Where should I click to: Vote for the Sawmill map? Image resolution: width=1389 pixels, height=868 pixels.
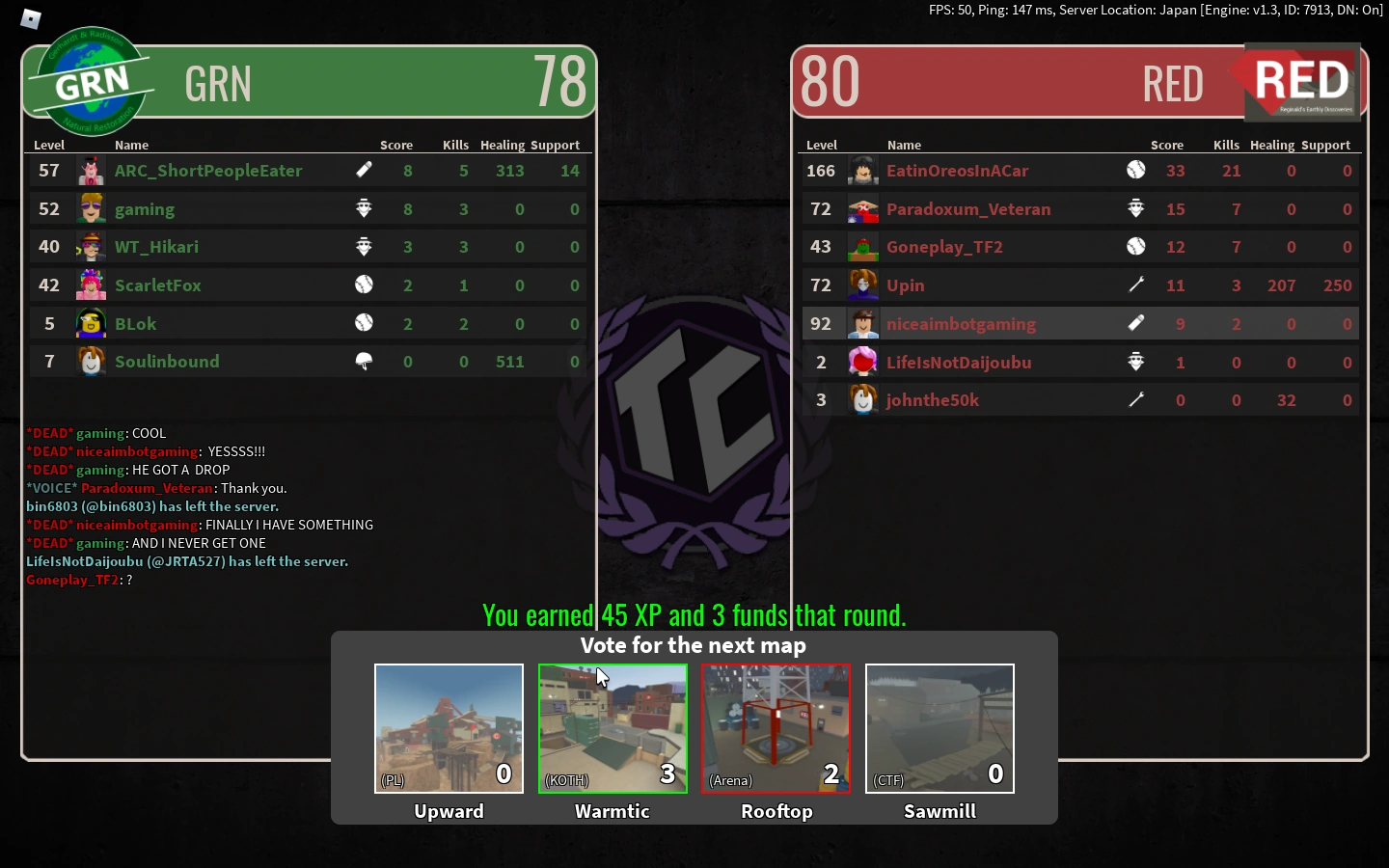tap(940, 729)
